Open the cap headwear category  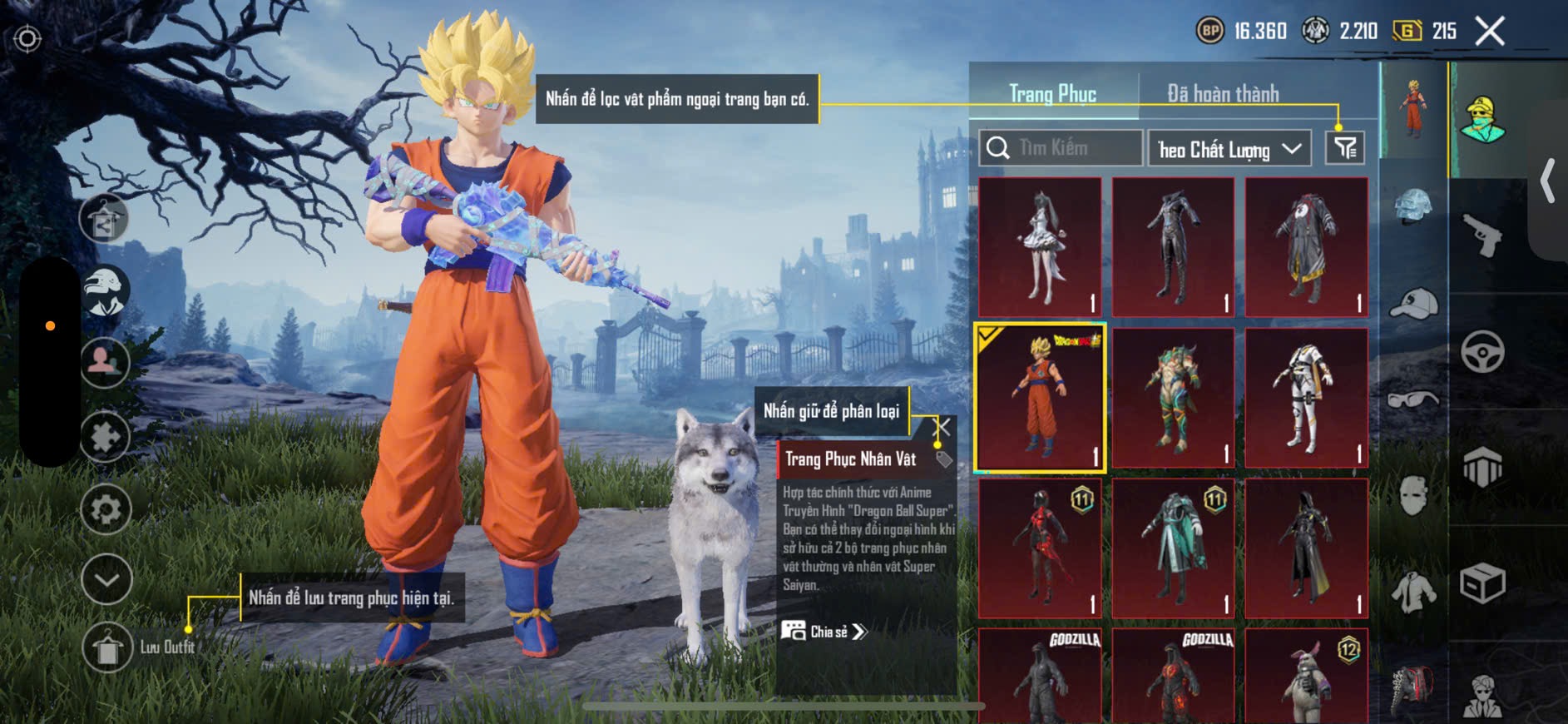pos(1413,304)
